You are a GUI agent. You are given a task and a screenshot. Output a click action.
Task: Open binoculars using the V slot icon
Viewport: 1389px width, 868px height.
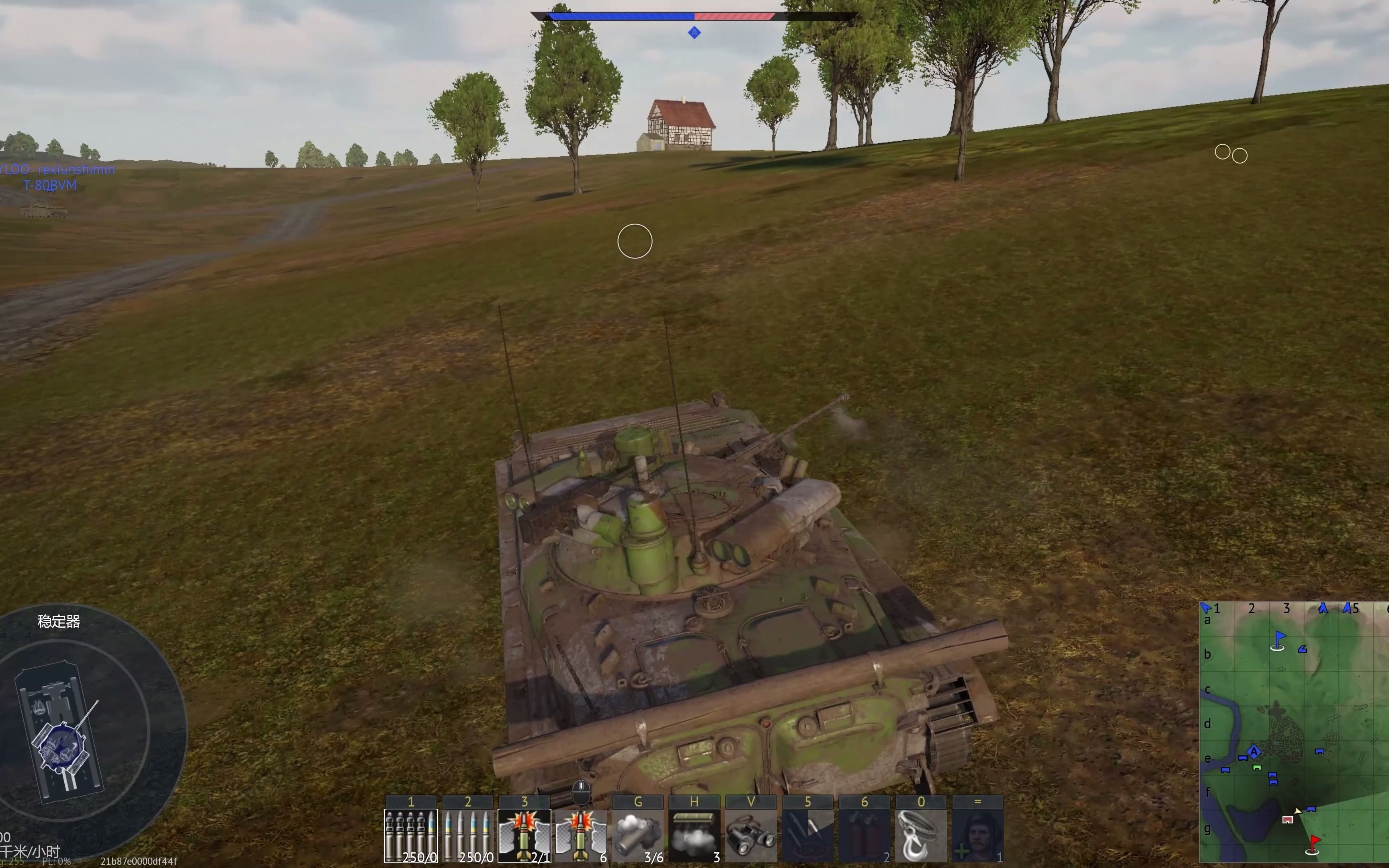[x=750, y=835]
